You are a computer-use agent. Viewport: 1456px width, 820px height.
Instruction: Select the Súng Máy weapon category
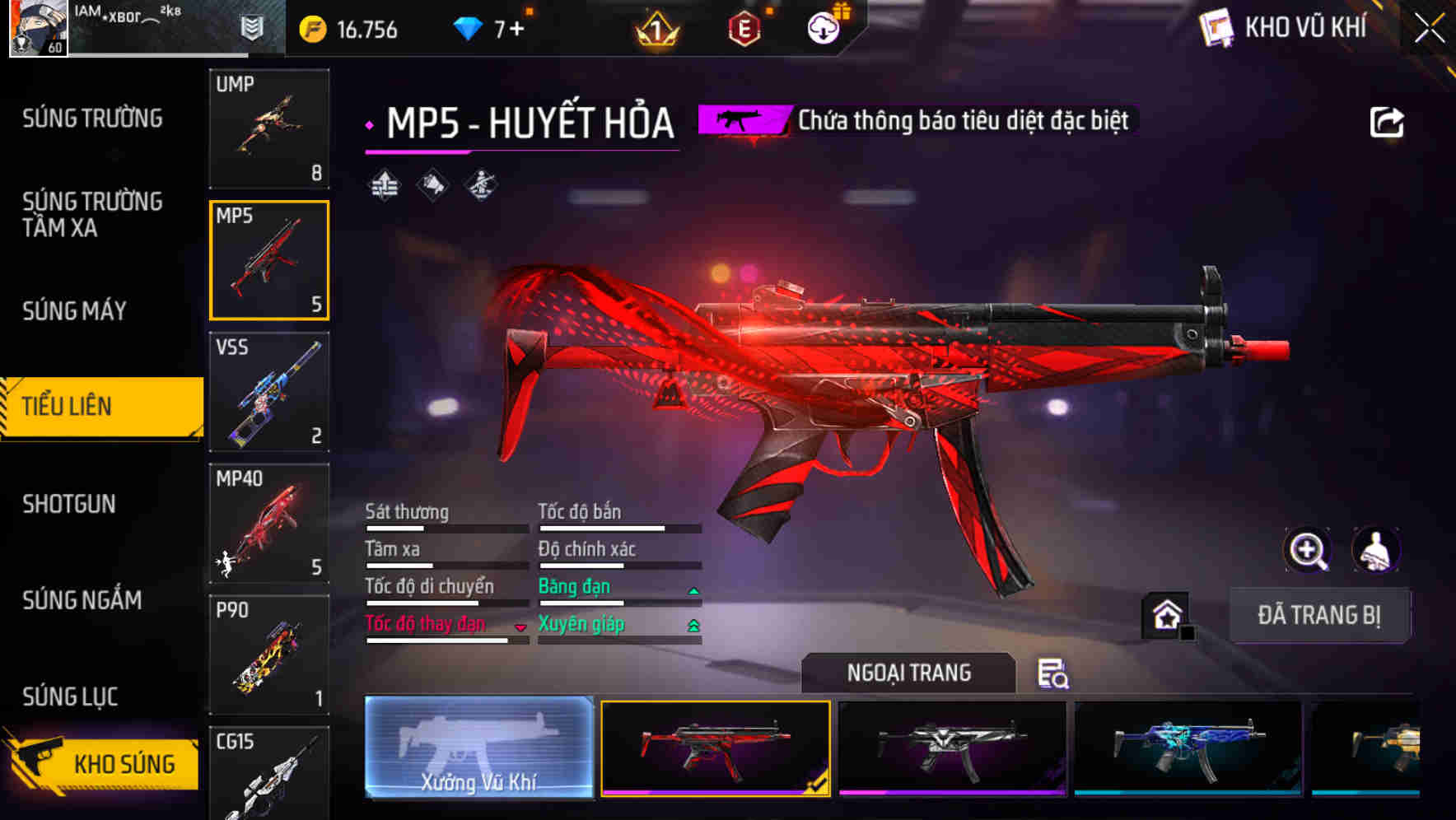coord(72,311)
